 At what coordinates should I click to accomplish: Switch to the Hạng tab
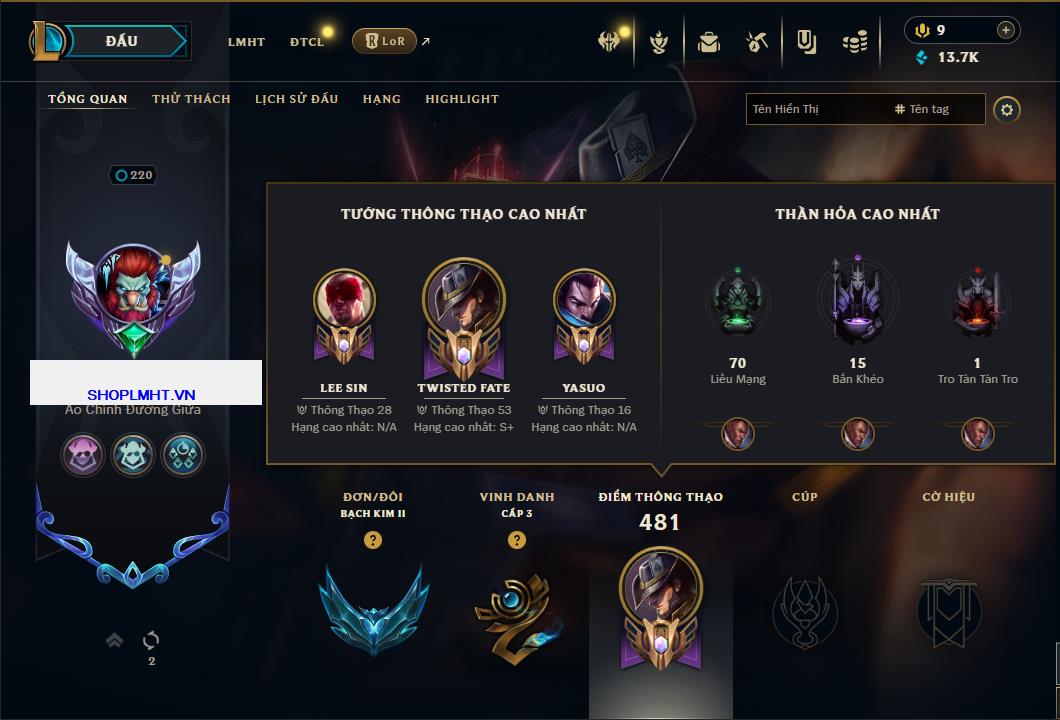(x=381, y=99)
